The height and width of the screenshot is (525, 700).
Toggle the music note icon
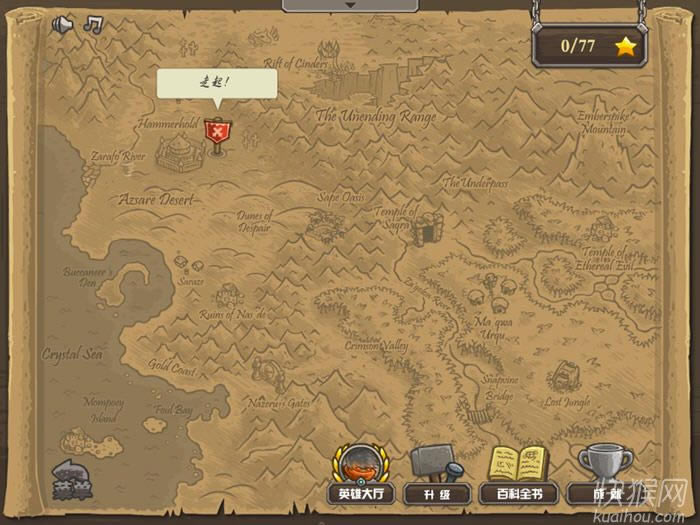point(93,24)
